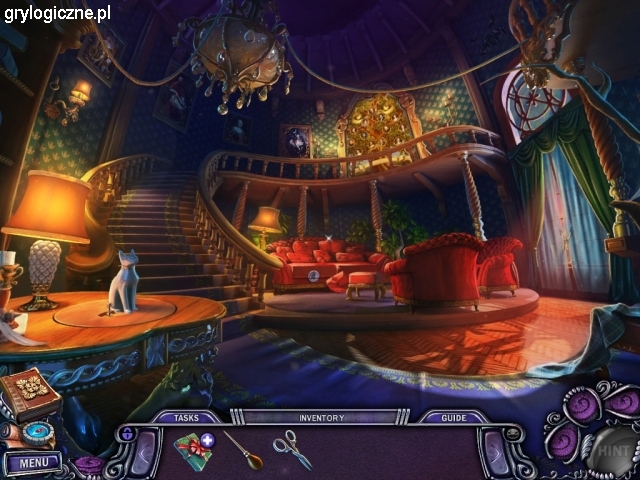Click the plus icon on the gift box
The width and height of the screenshot is (640, 480).
coord(207,439)
